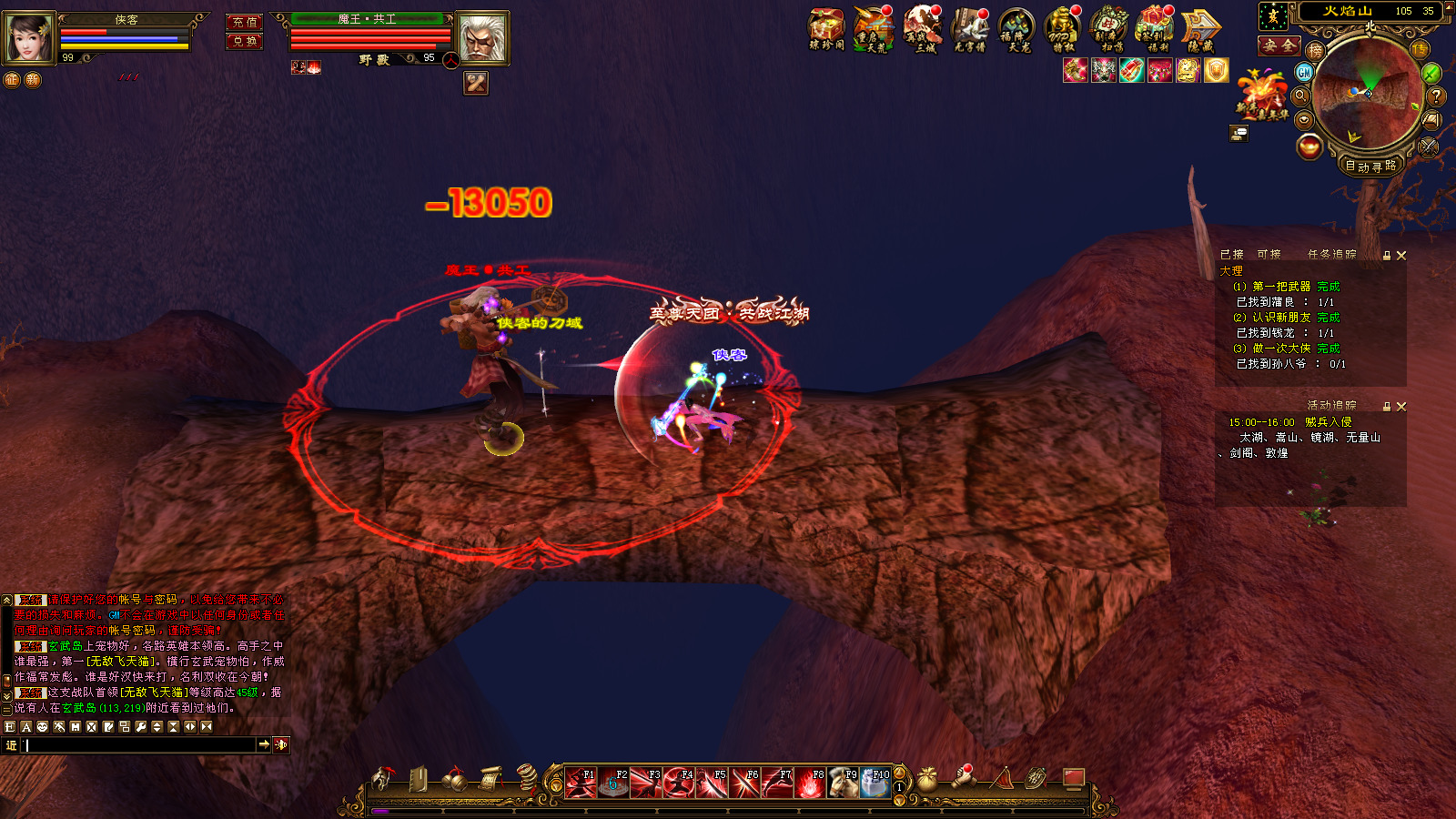Close the 任务追踪 quest tracker panel

pyautogui.click(x=1401, y=256)
